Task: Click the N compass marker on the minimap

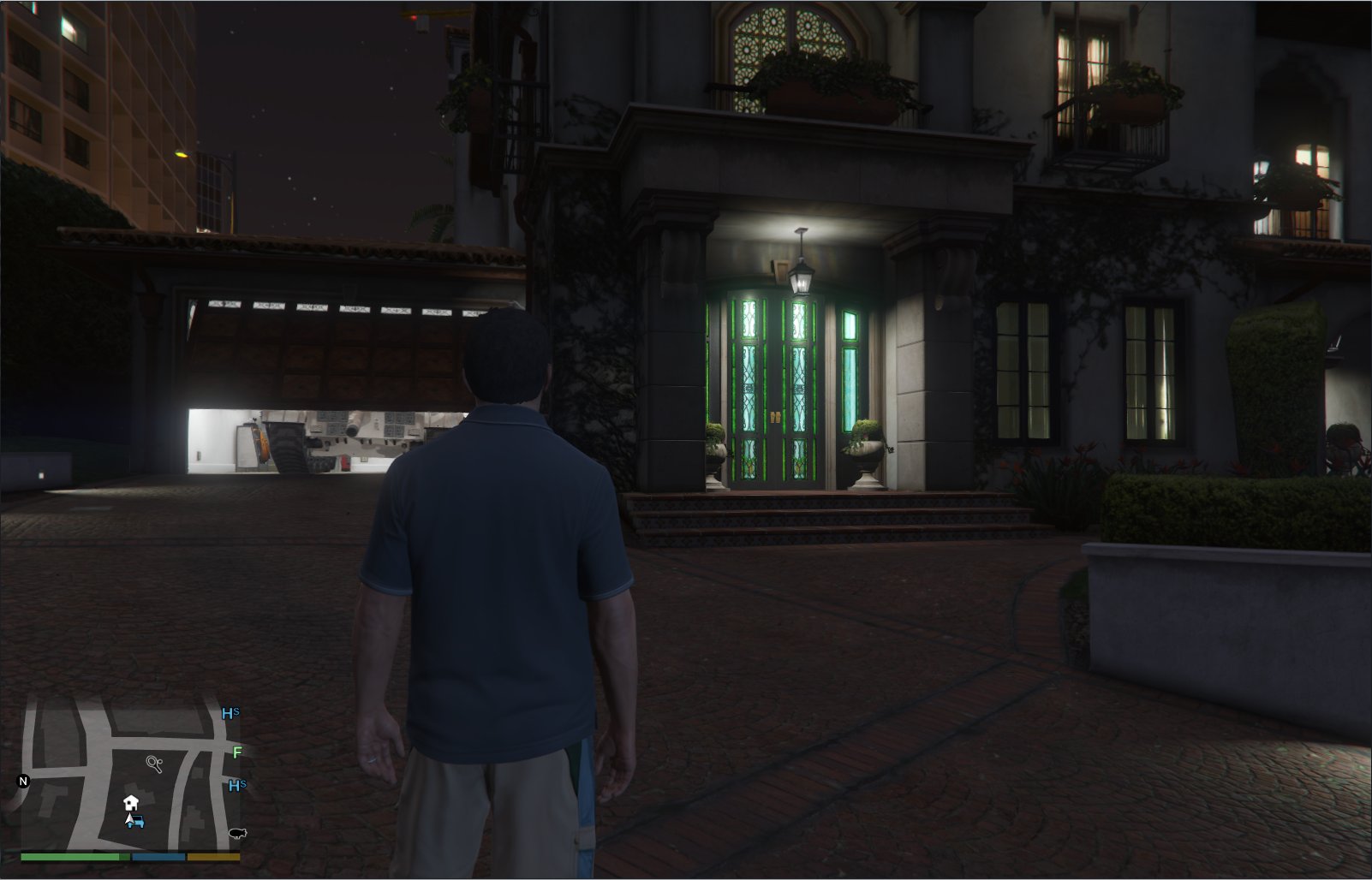Action: pos(23,782)
